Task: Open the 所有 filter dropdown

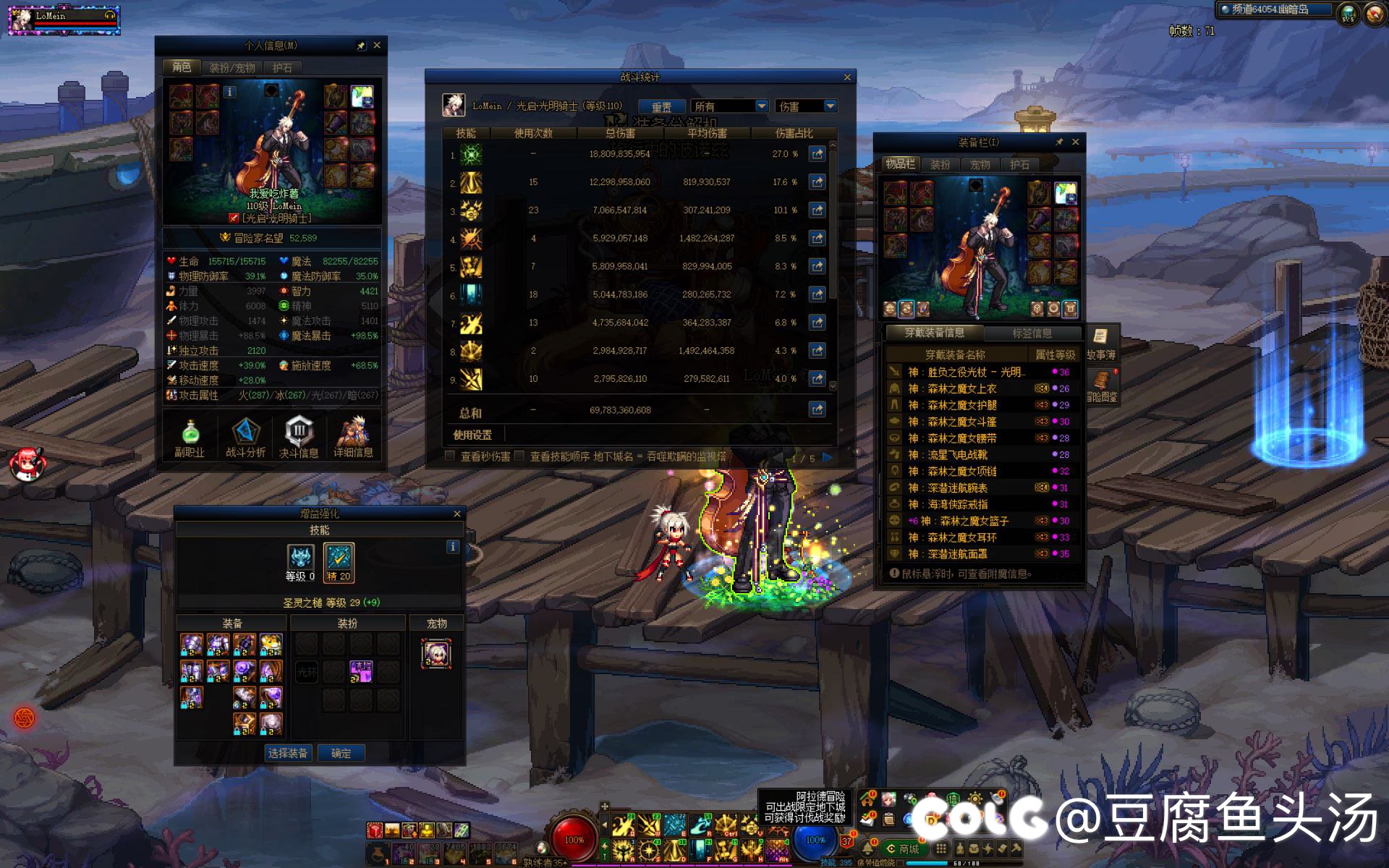Action: [729, 106]
